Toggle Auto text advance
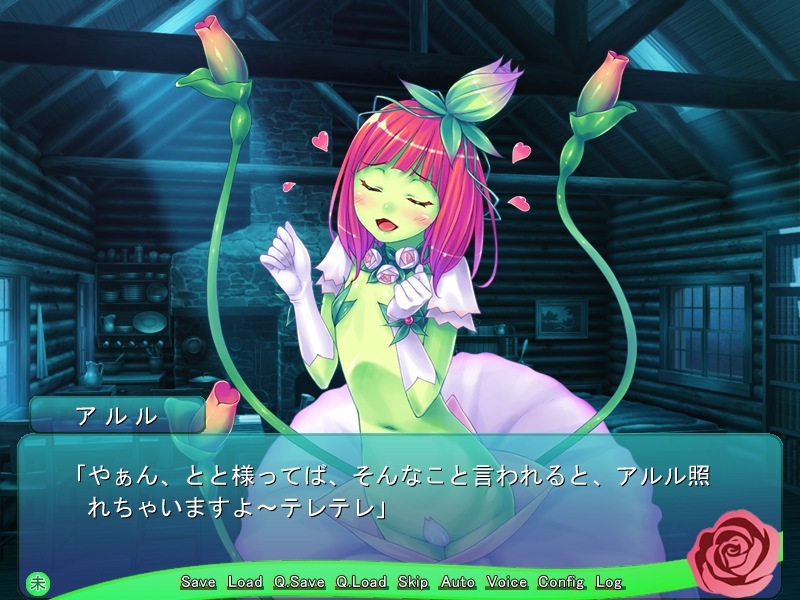Image resolution: width=800 pixels, height=600 pixels. (x=458, y=582)
